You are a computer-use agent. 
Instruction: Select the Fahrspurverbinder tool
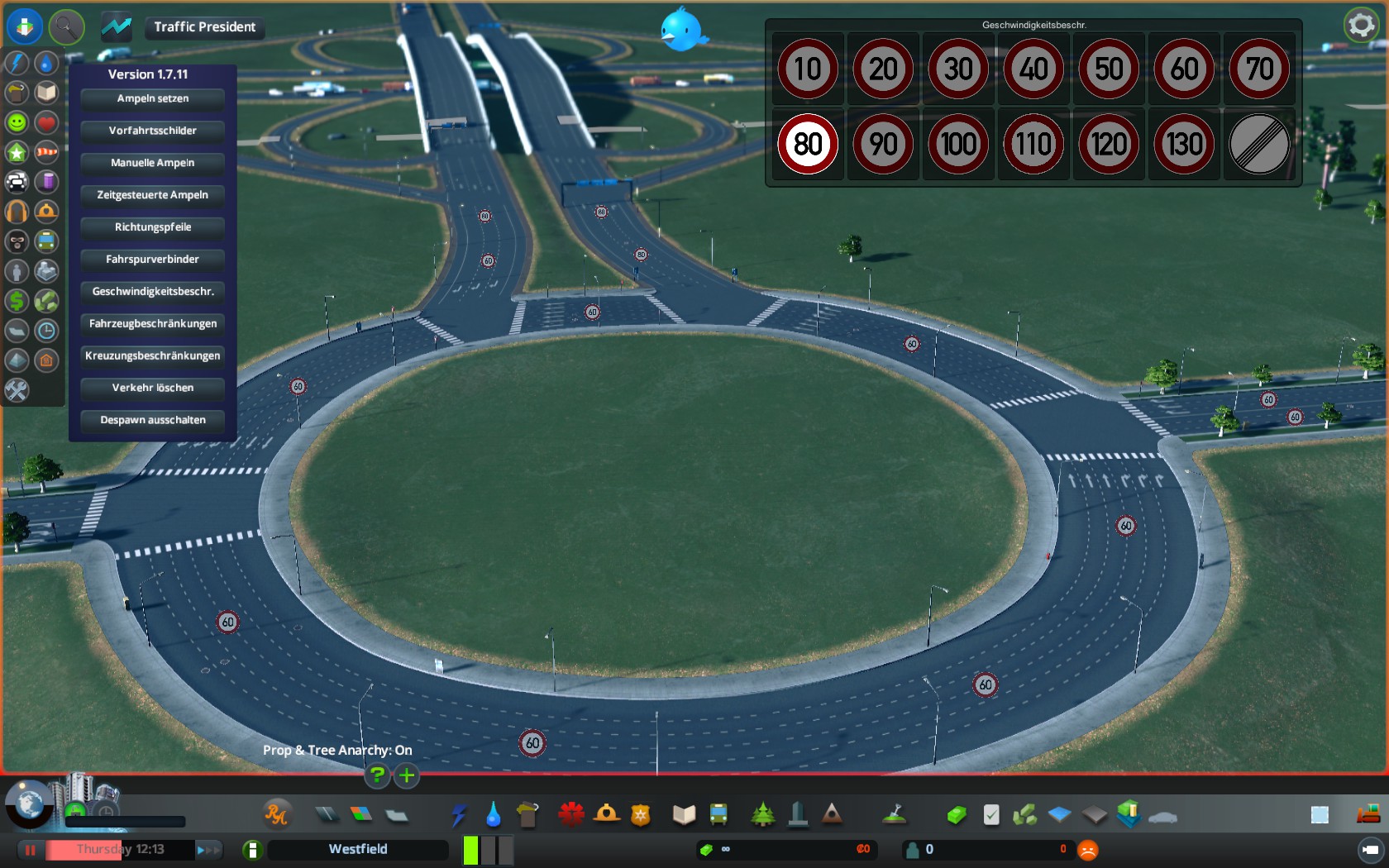(x=153, y=260)
